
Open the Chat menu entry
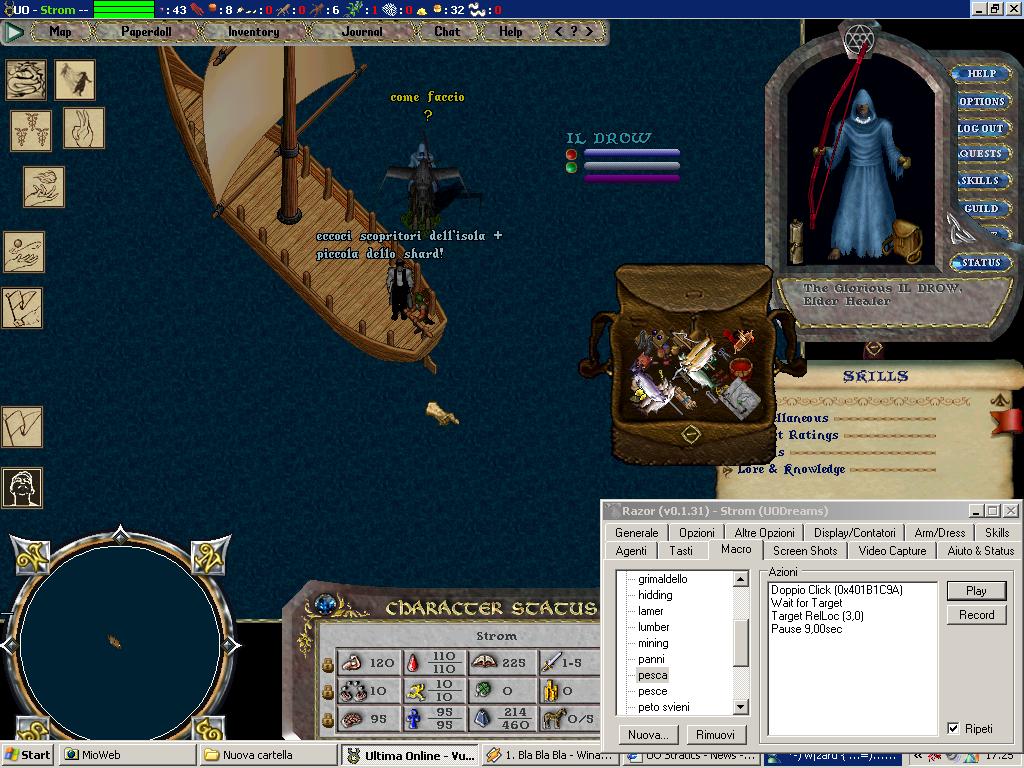click(447, 32)
